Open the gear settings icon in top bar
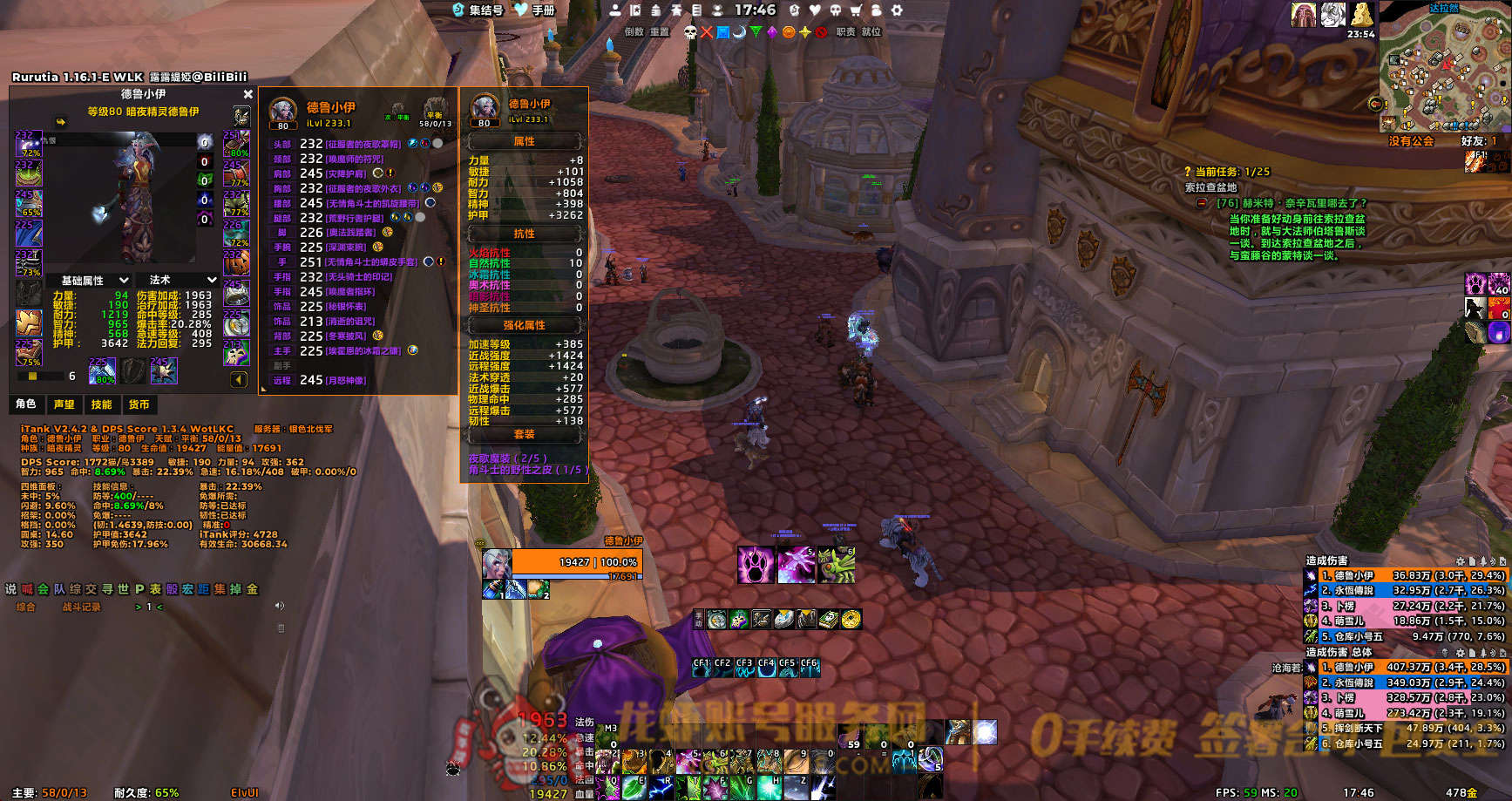 coord(897,10)
